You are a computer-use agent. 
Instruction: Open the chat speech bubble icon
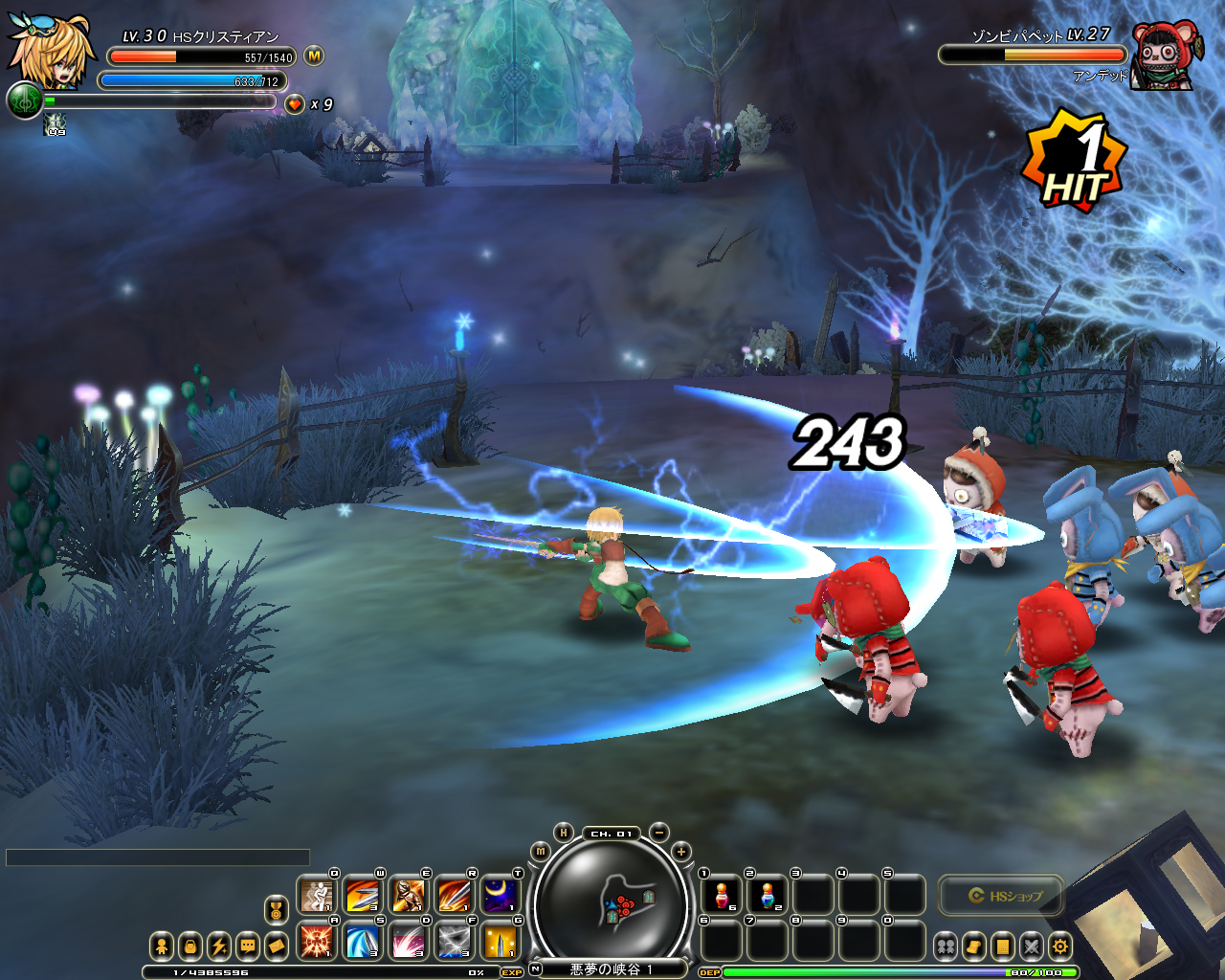(248, 947)
